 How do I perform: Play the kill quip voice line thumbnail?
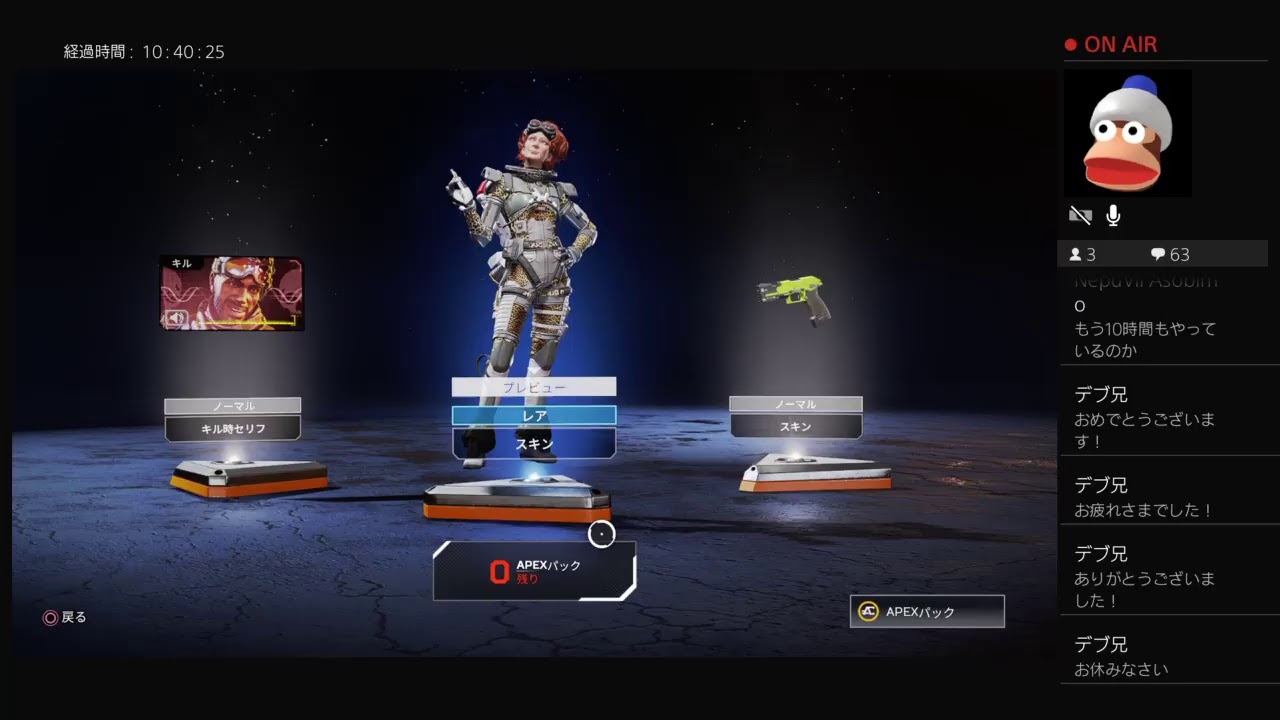tap(232, 293)
